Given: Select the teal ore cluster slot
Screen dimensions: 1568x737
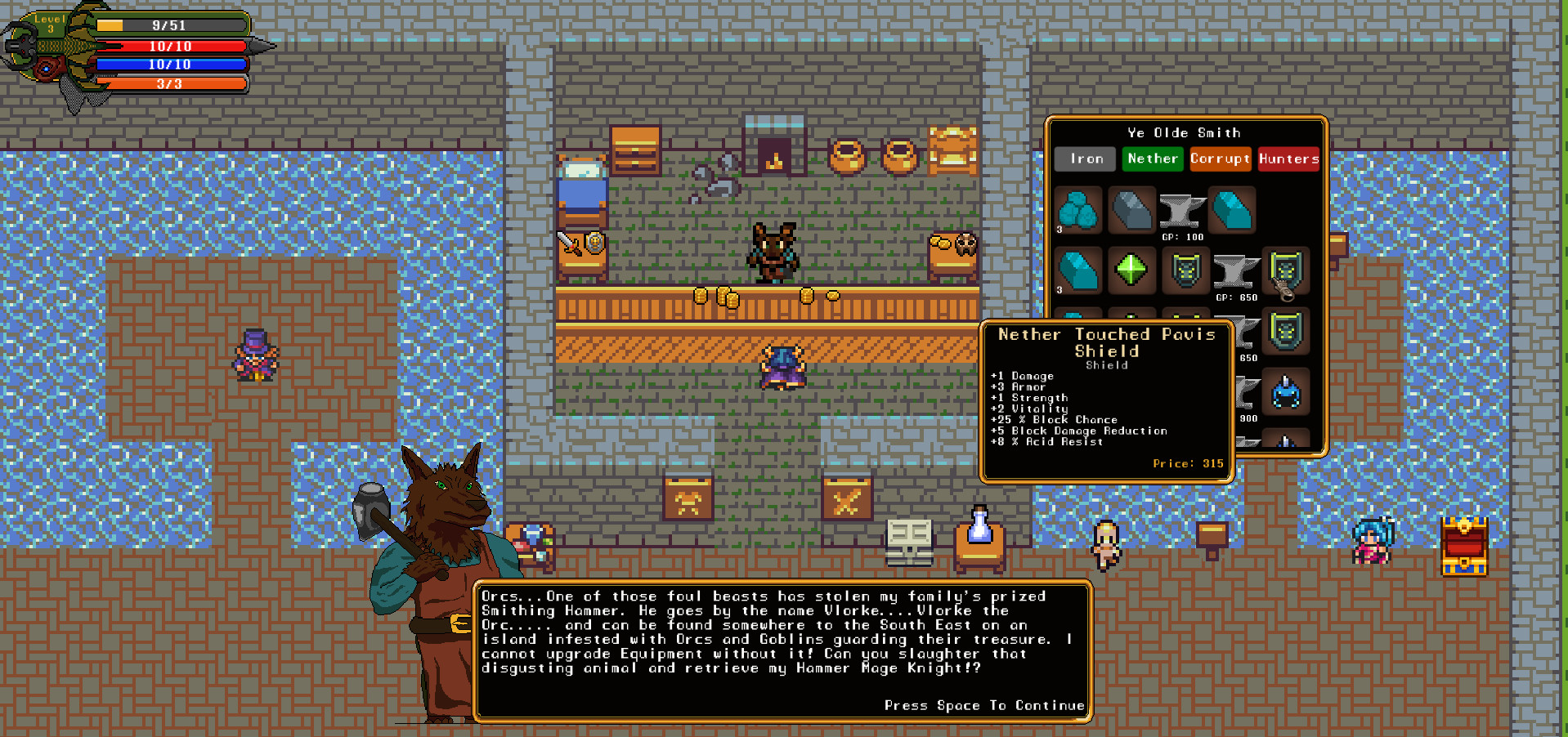Looking at the screenshot, I should point(1078,210).
